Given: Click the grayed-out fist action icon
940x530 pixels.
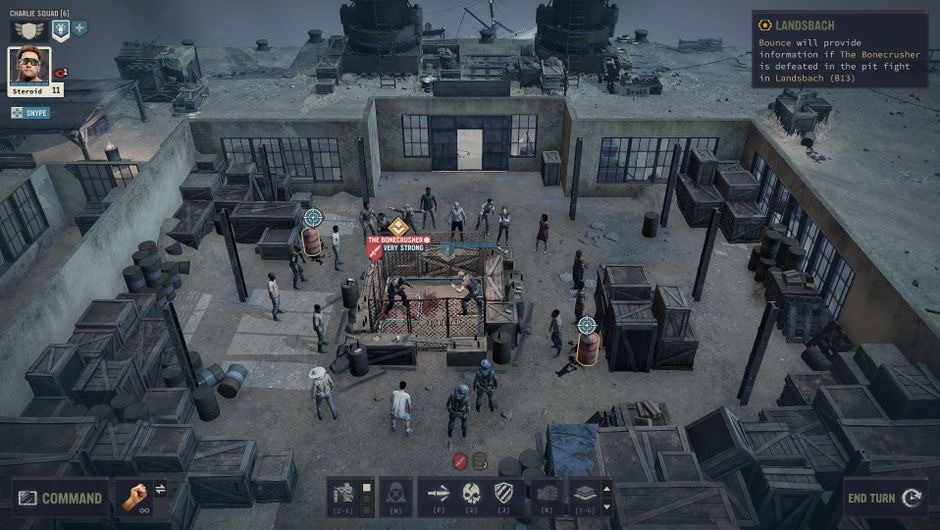Looking at the screenshot, I should click(546, 494).
